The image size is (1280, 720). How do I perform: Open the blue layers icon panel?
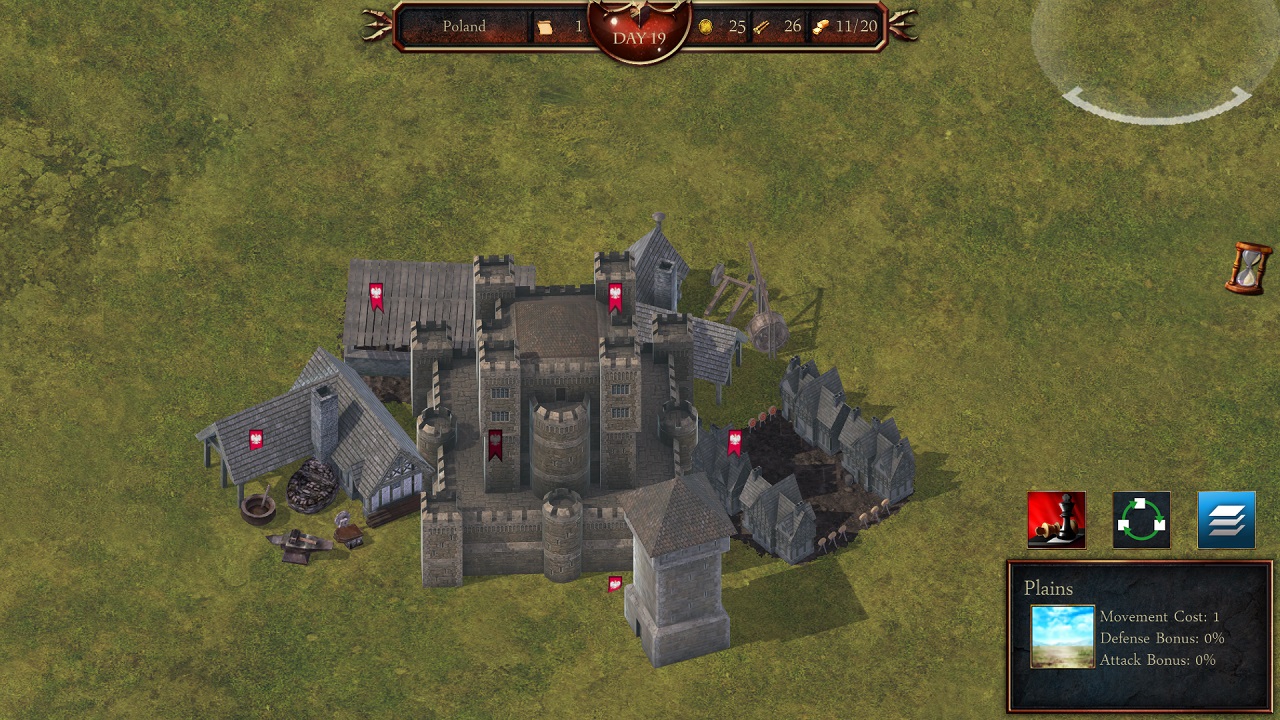1225,520
